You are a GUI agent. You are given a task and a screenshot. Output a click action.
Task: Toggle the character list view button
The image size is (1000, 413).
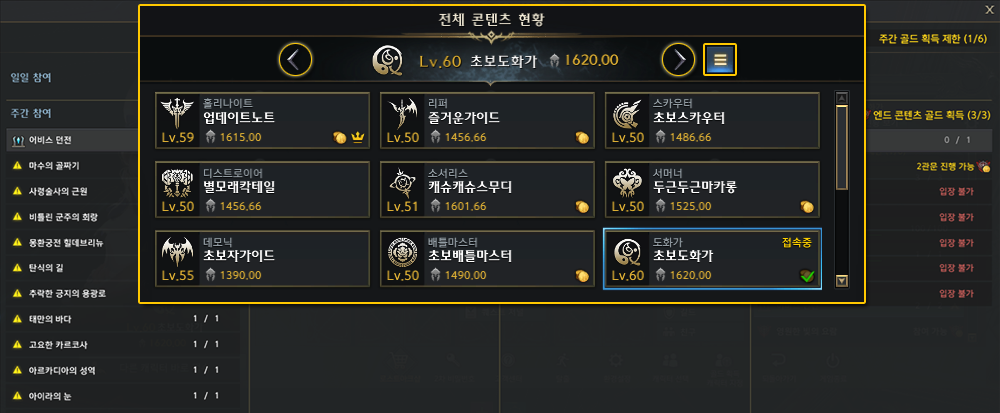pos(719,60)
